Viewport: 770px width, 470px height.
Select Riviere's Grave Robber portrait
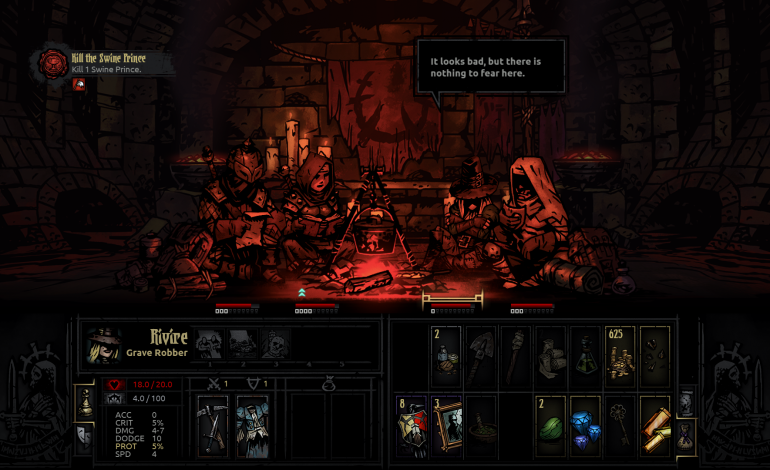[x=103, y=343]
